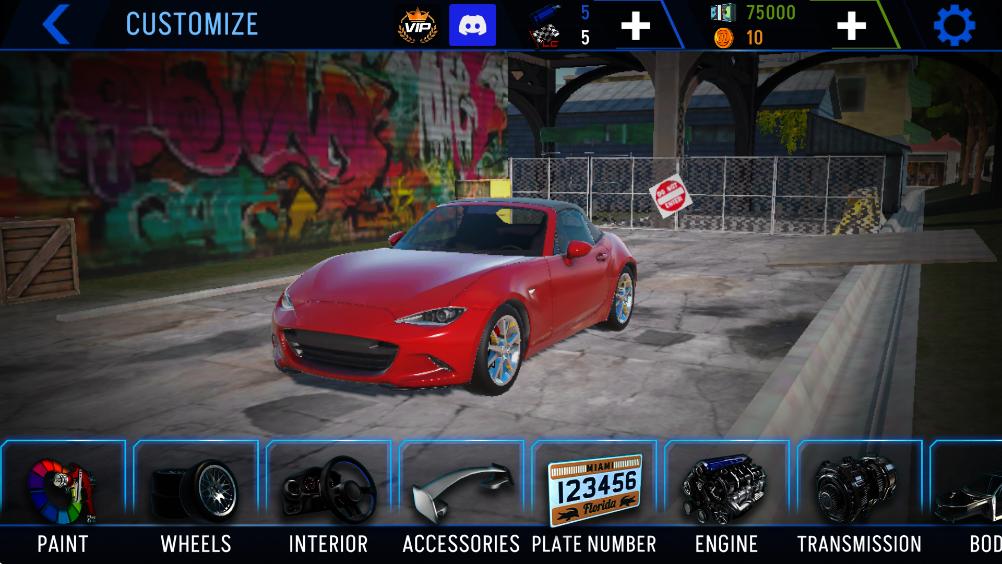The width and height of the screenshot is (1002, 564).
Task: Add more fuel with the plus button
Action: (x=636, y=26)
